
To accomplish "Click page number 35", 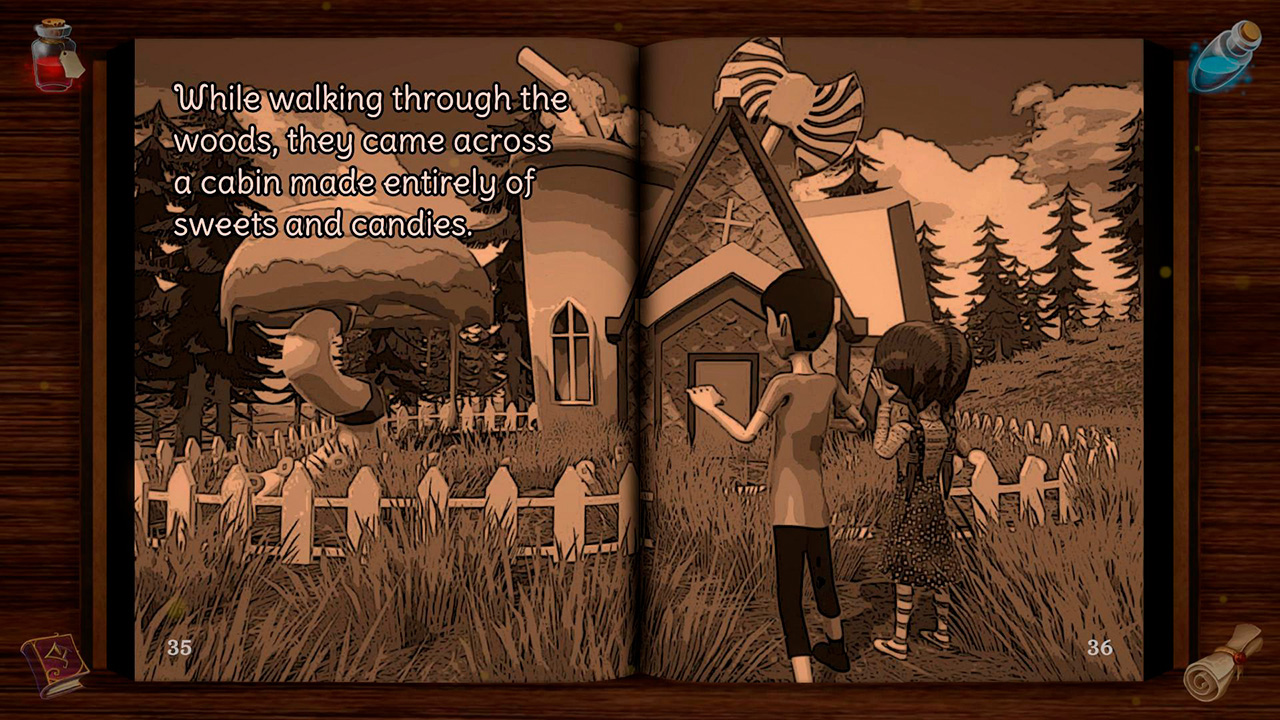I will click(179, 648).
